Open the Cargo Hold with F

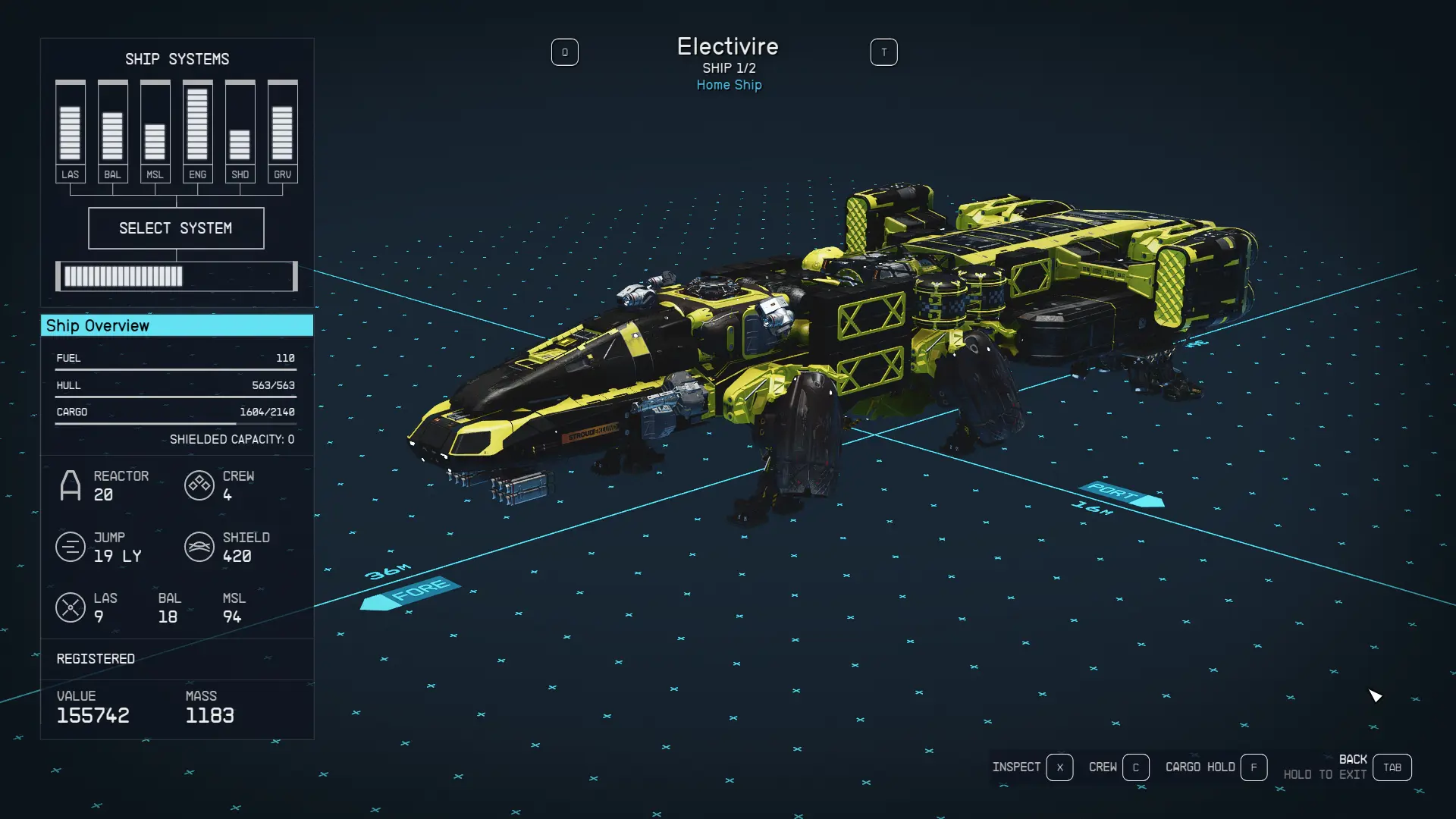coord(1254,767)
